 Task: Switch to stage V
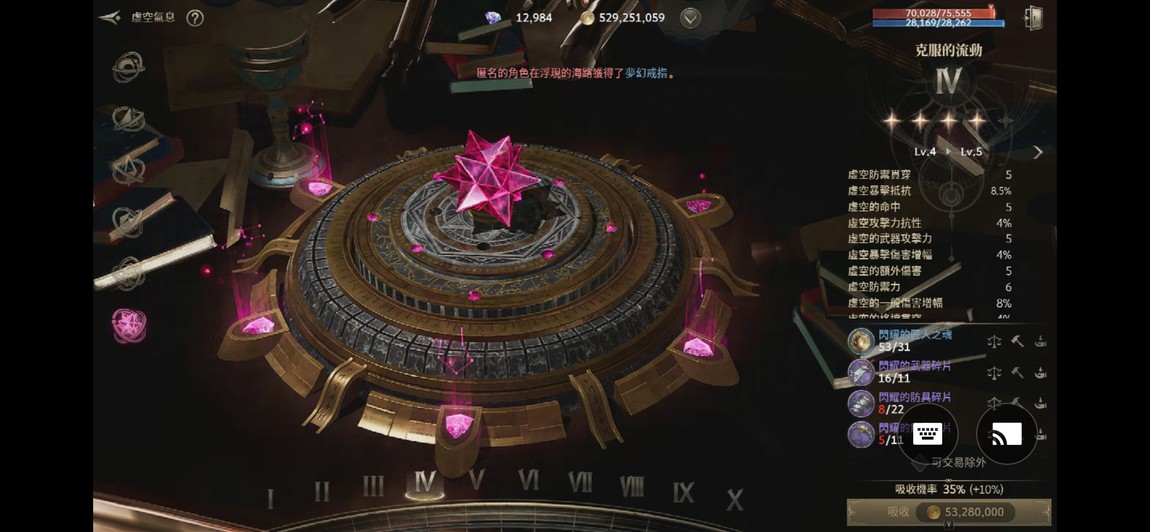[x=477, y=482]
